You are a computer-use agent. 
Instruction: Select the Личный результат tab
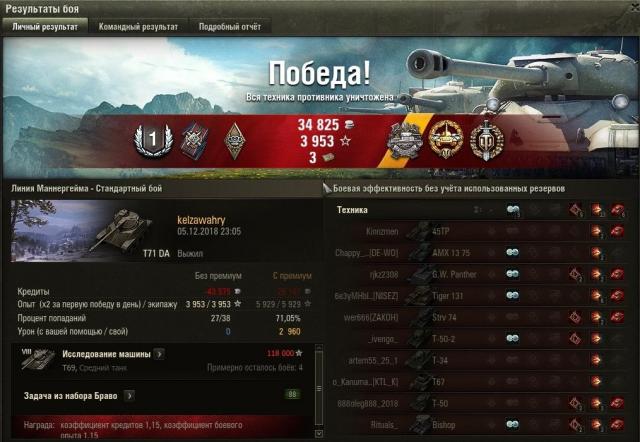45,27
